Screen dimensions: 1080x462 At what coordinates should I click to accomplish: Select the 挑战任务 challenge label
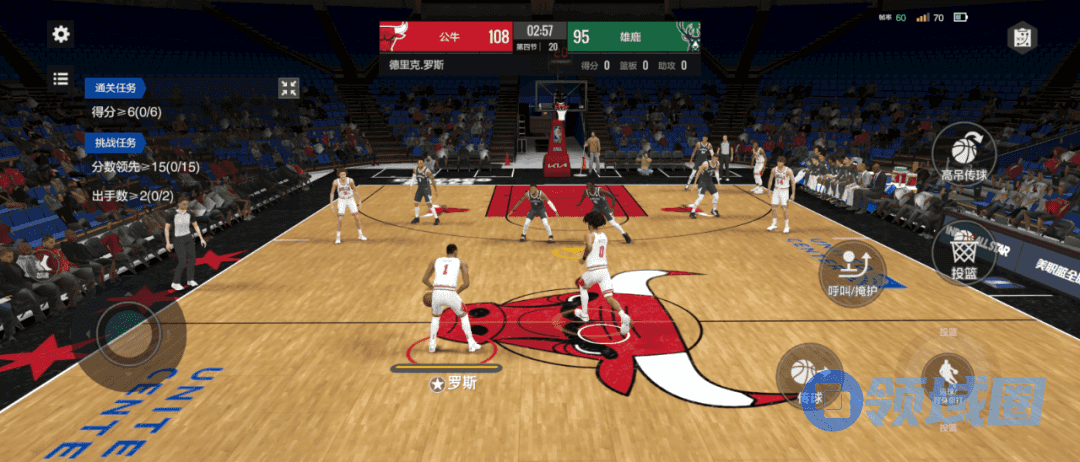[x=116, y=142]
